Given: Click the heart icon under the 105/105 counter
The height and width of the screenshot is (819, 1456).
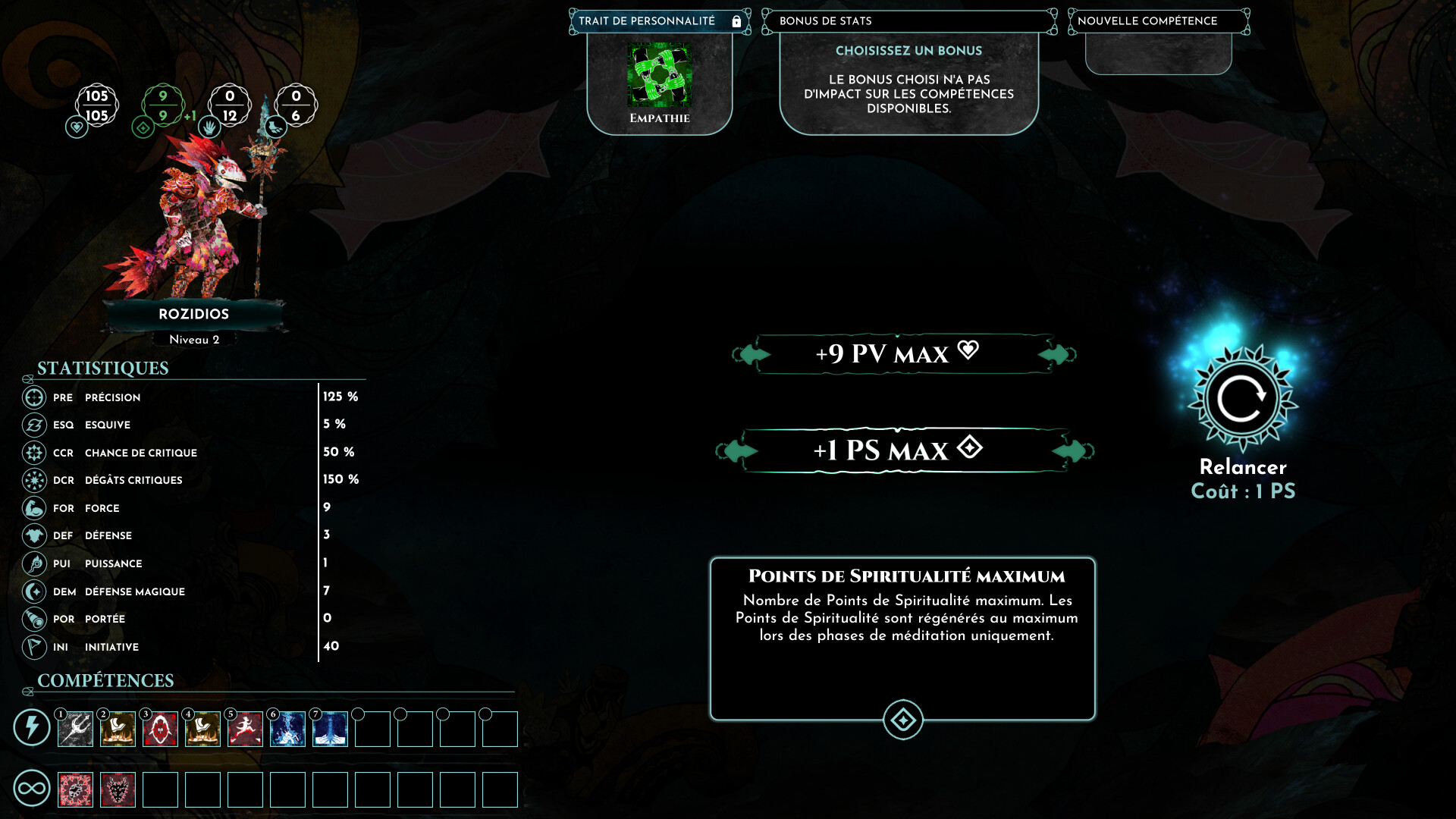Looking at the screenshot, I should point(75,127).
